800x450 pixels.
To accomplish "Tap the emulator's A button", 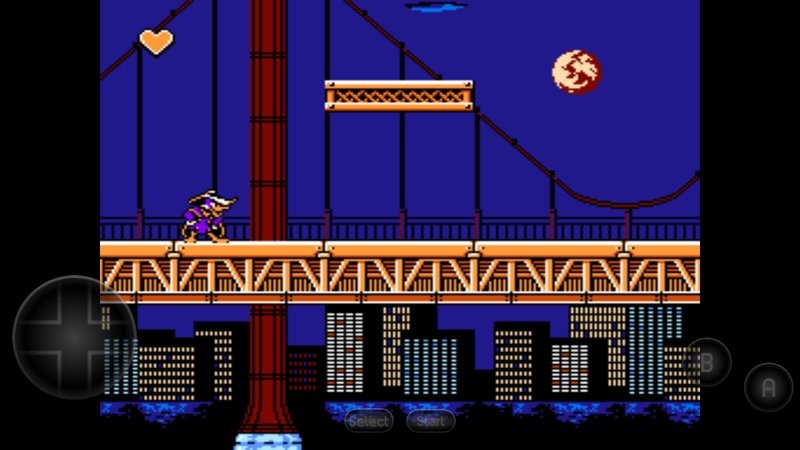I will 768,388.
